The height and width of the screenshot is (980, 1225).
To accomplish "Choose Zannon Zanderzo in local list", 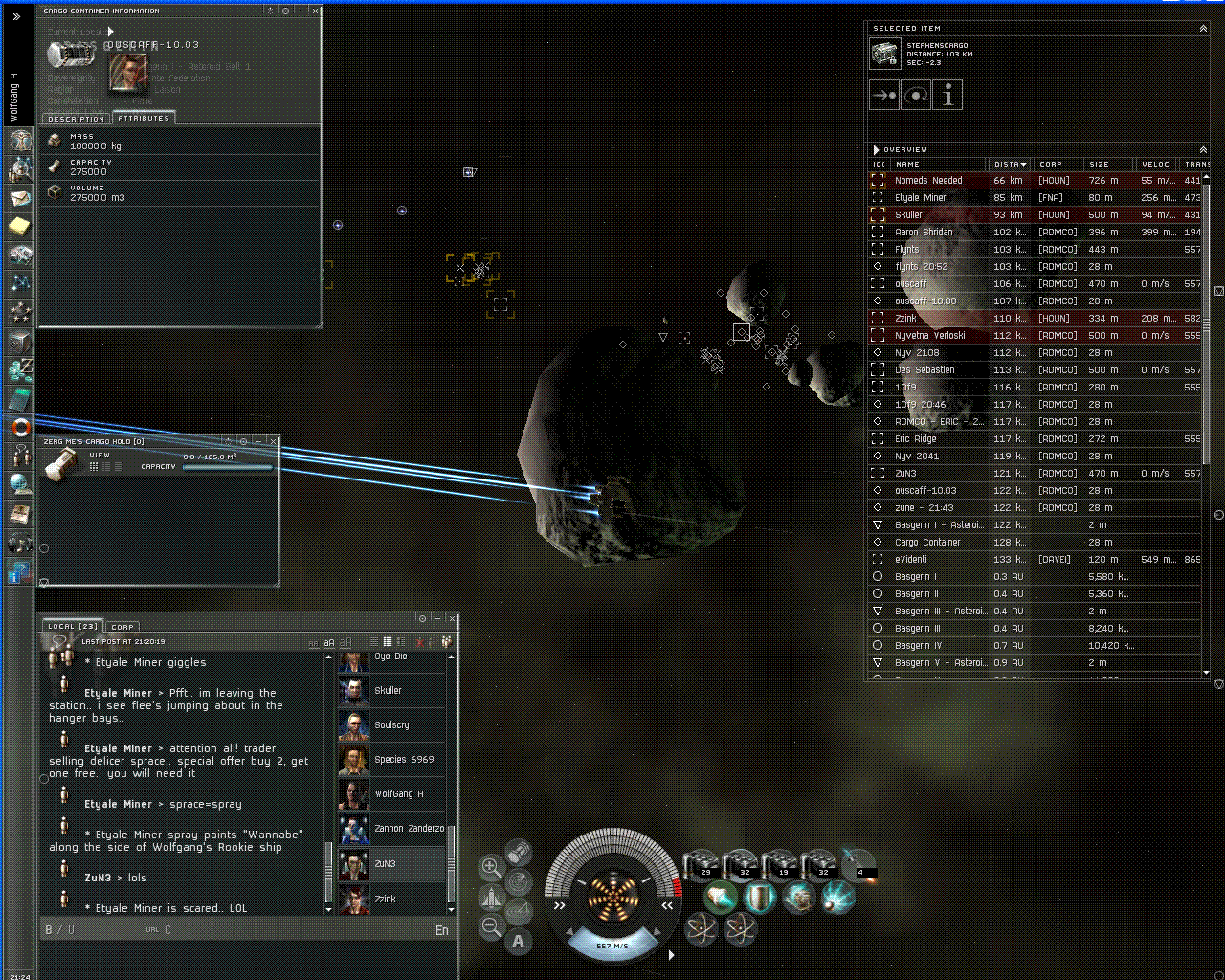I will click(409, 829).
